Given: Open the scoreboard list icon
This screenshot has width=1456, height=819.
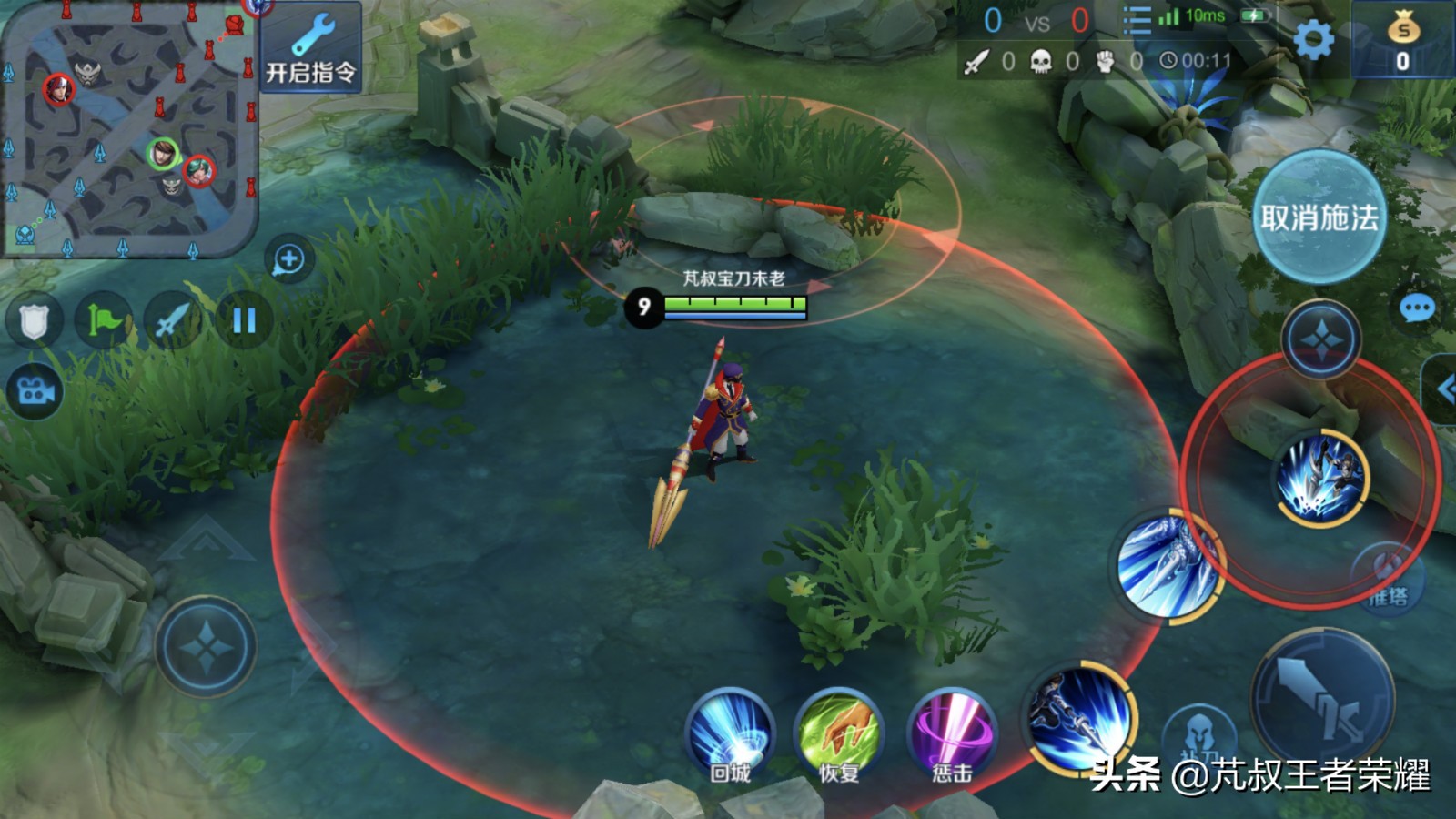Looking at the screenshot, I should click(x=1137, y=20).
